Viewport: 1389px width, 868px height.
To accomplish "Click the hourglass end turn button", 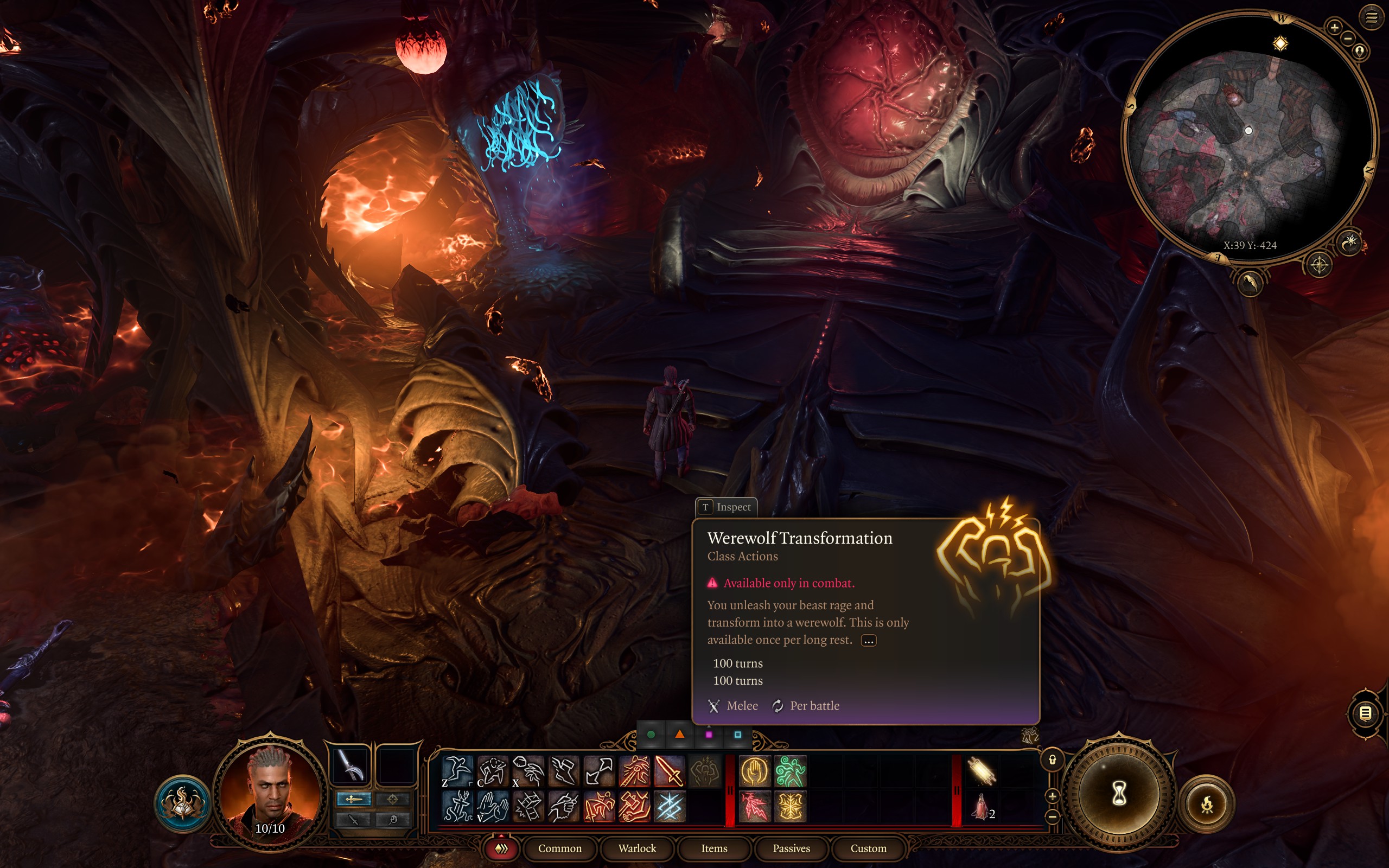I will (x=1118, y=795).
